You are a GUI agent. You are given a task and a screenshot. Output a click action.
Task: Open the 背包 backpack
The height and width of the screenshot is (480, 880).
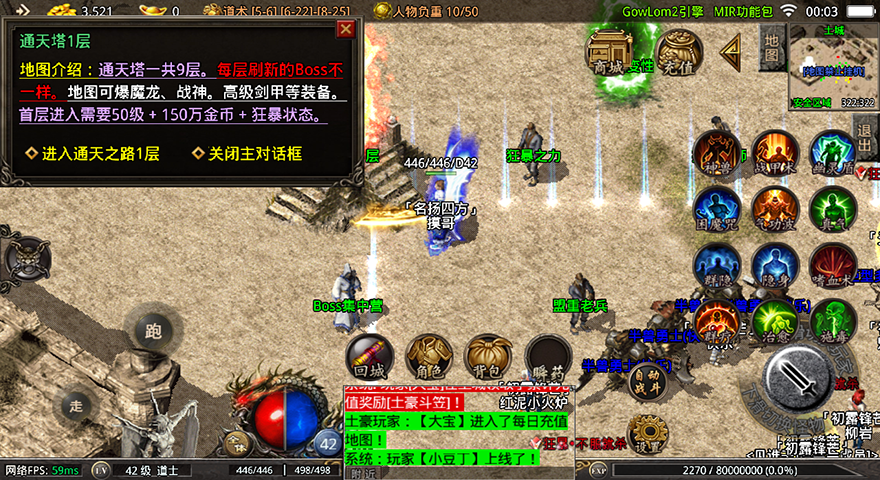click(489, 357)
